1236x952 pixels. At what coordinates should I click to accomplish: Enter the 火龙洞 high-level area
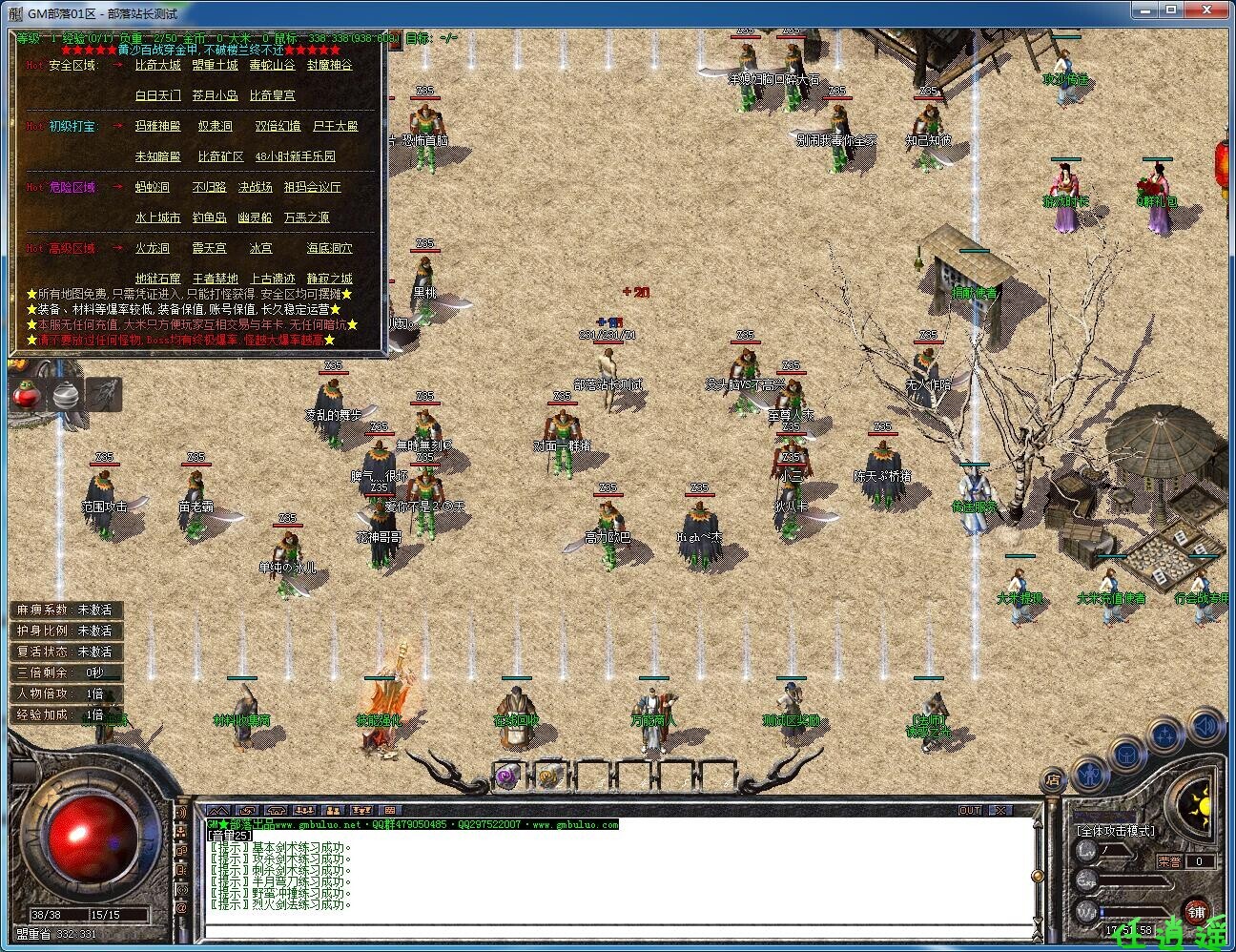(x=152, y=248)
